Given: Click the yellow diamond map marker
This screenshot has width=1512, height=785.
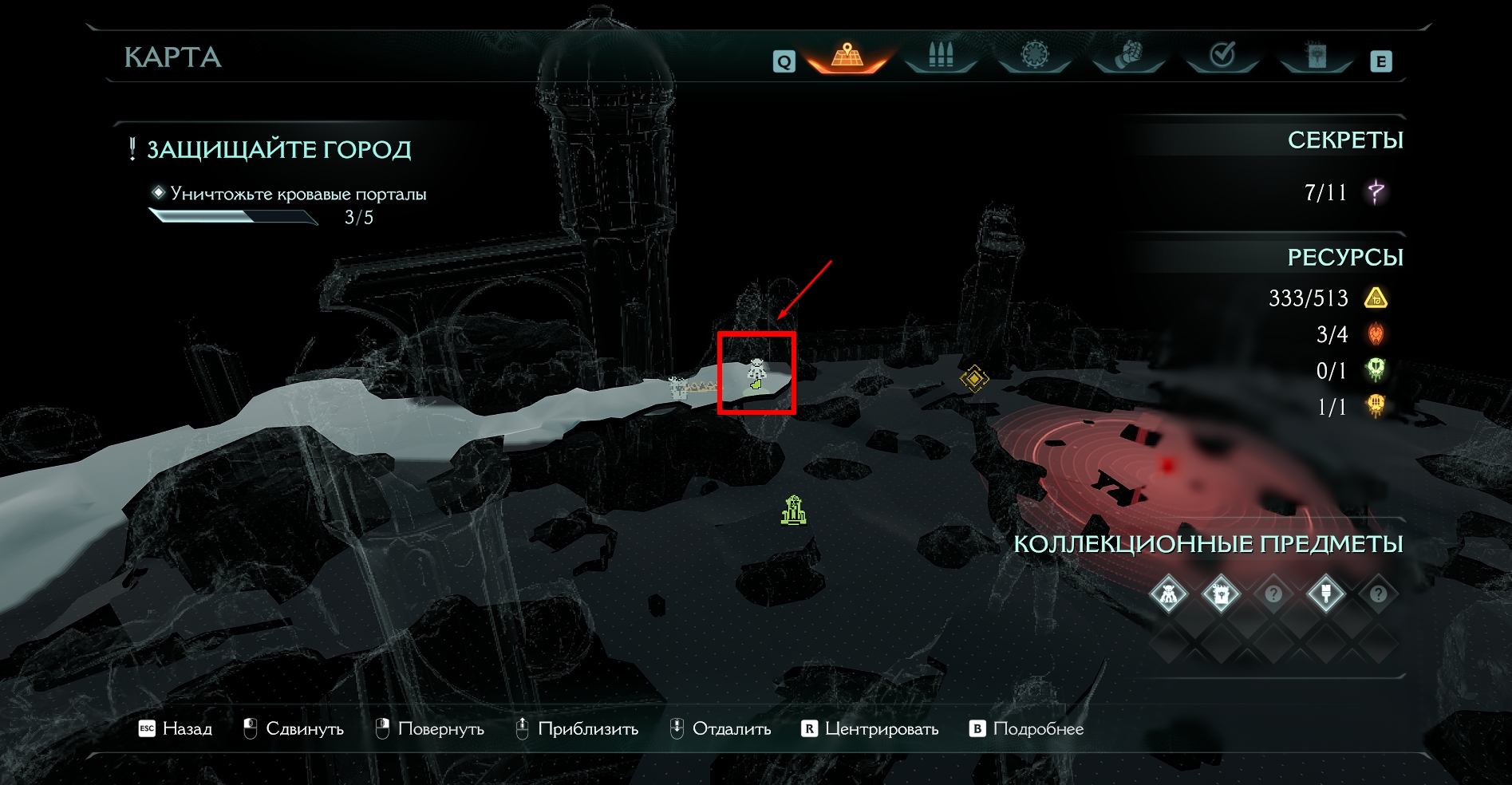Looking at the screenshot, I should point(974,378).
